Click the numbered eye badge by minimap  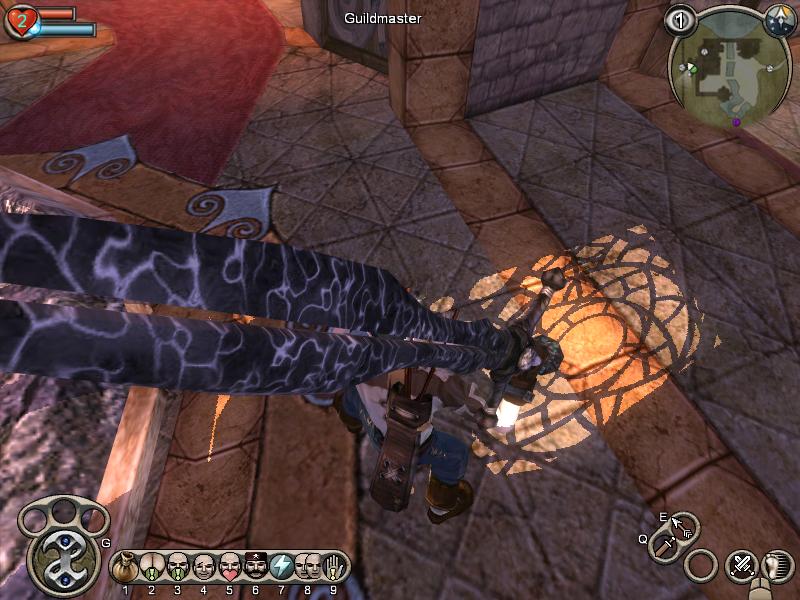[682, 20]
